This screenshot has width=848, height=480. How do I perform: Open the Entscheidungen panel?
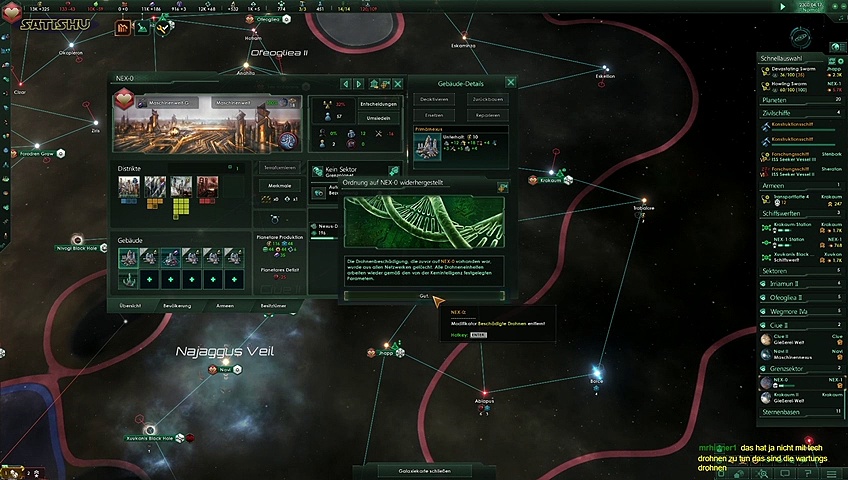point(379,104)
